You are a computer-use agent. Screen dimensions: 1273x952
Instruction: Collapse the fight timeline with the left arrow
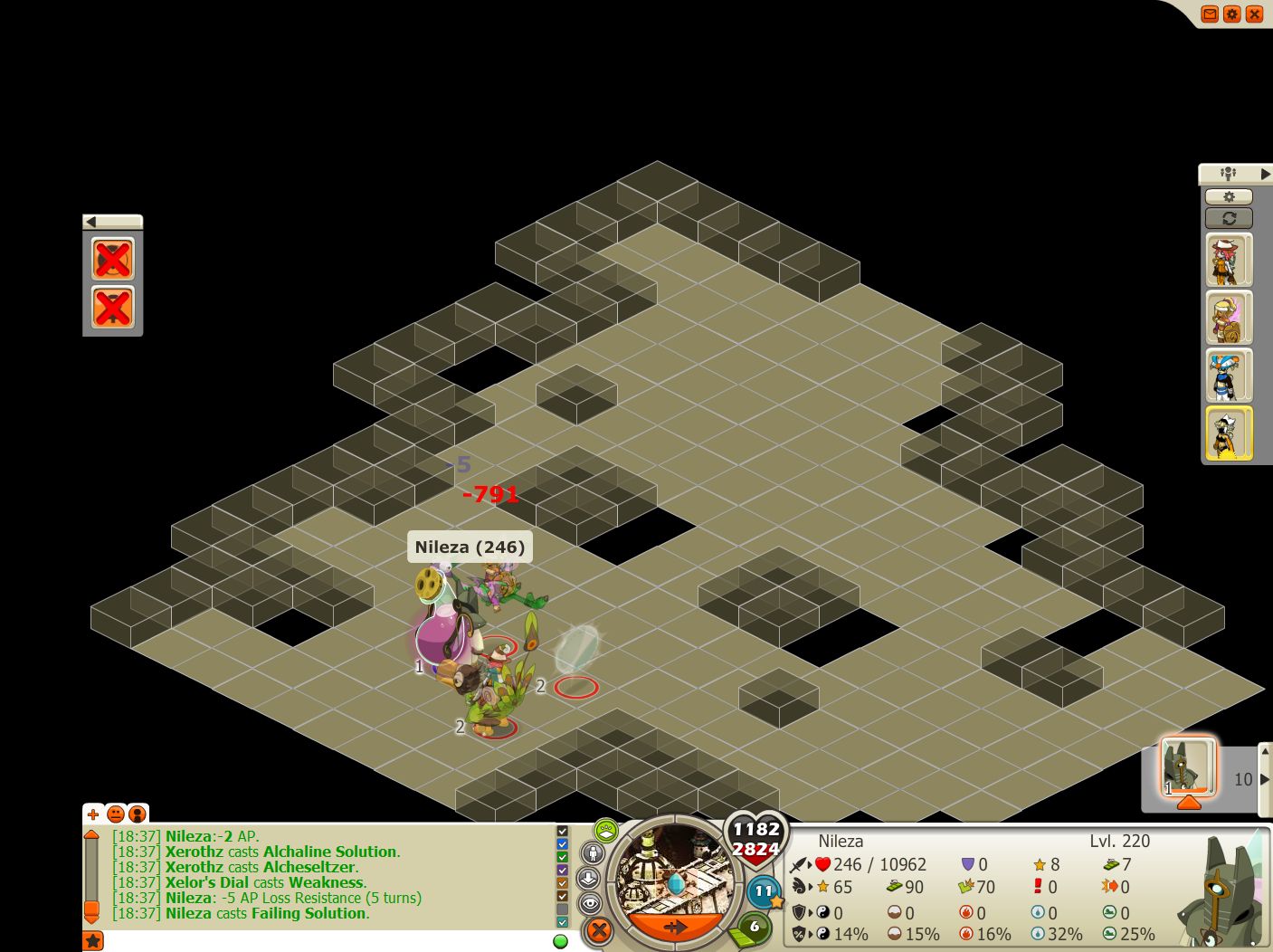pyautogui.click(x=90, y=221)
